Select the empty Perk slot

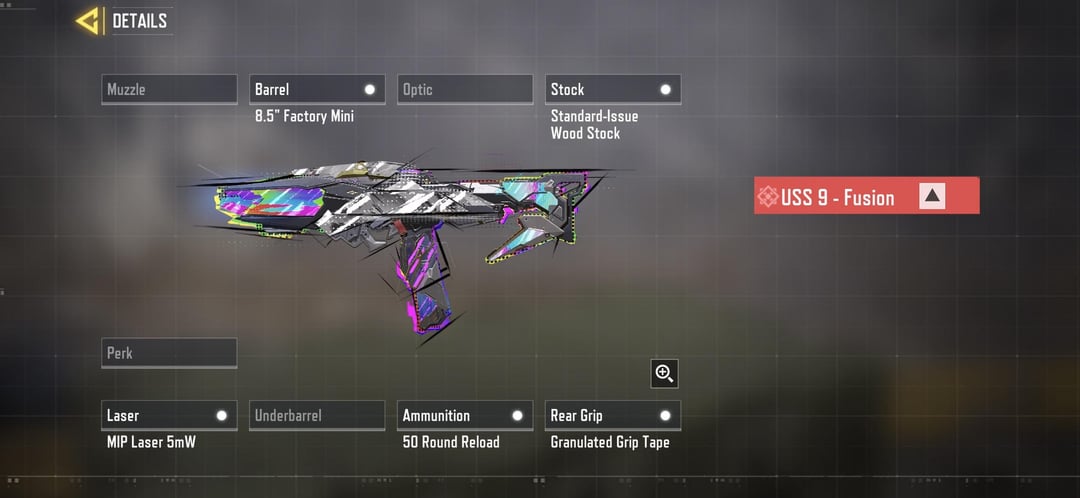click(170, 353)
